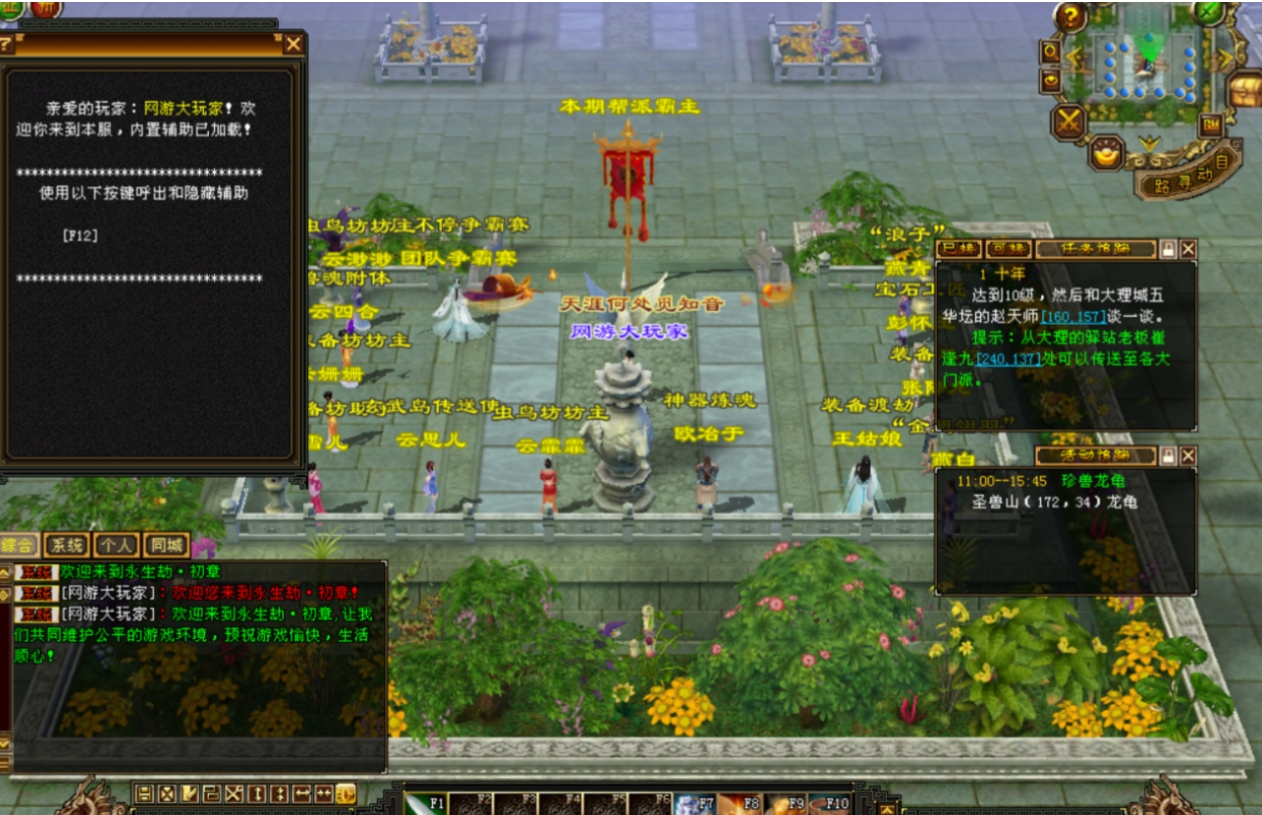This screenshot has height=815, width=1262.
Task: Switch to the 已接 quest tab
Action: [957, 249]
